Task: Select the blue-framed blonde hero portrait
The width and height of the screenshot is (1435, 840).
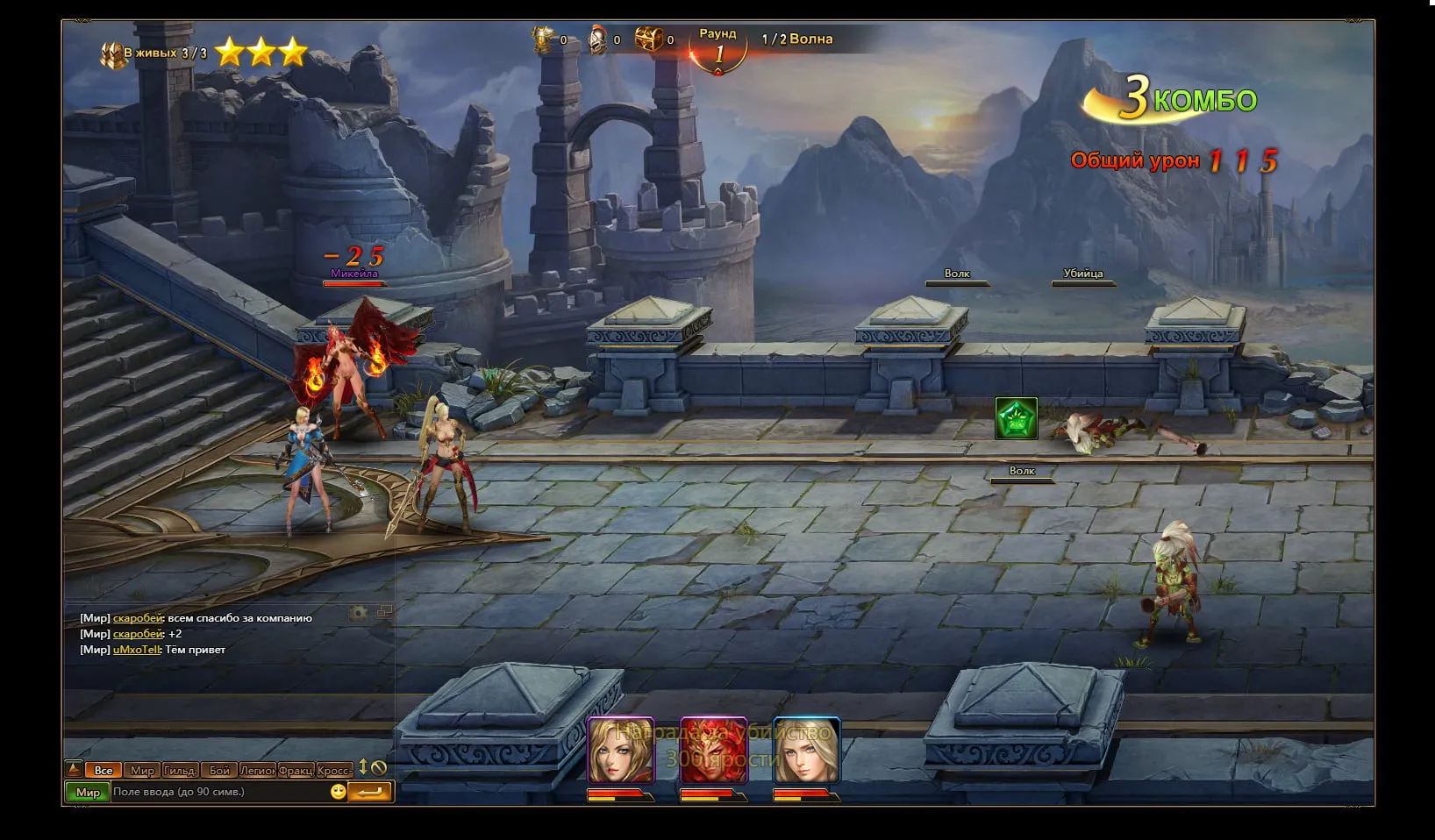Action: 807,750
